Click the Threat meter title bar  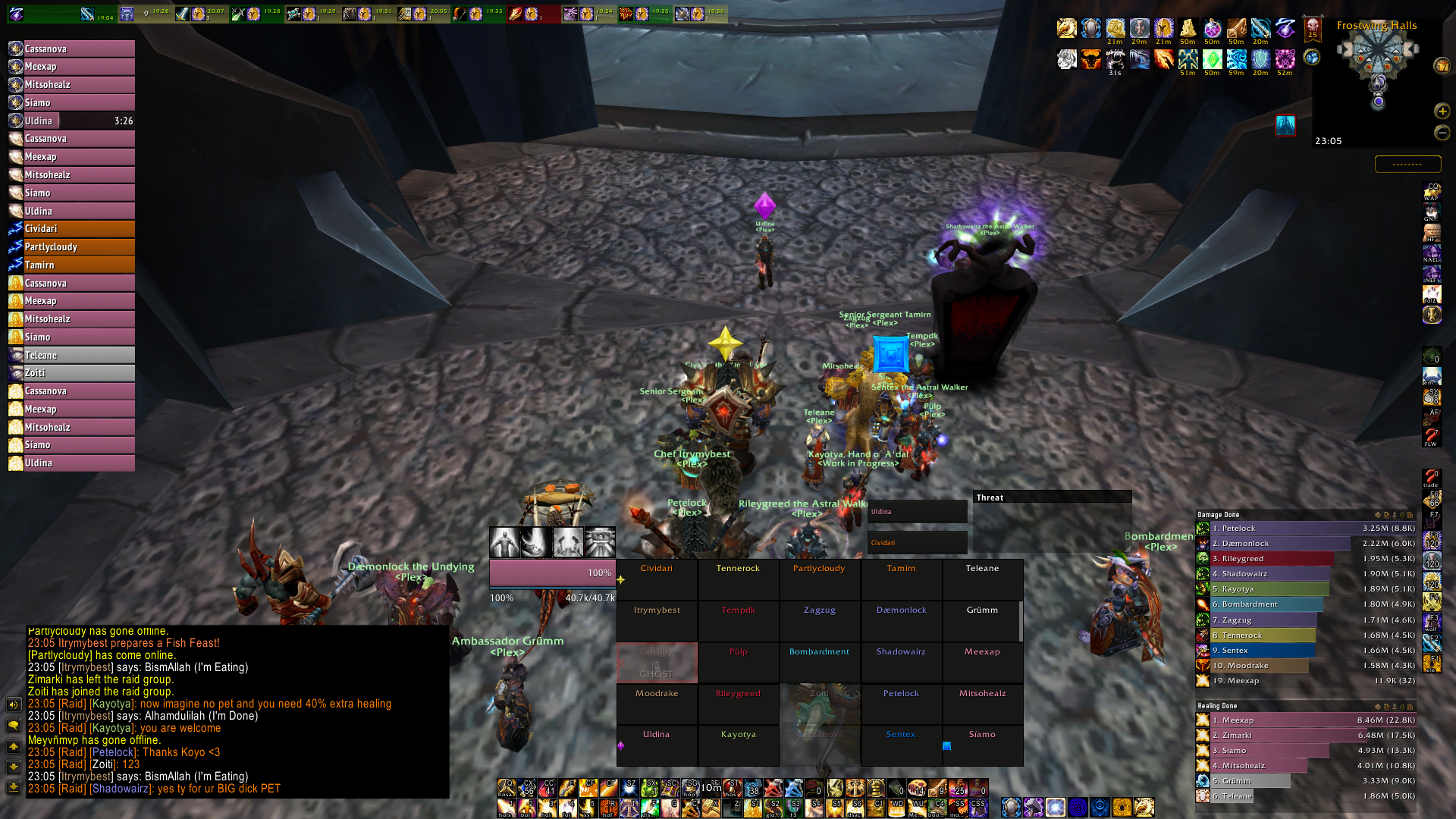(1052, 497)
